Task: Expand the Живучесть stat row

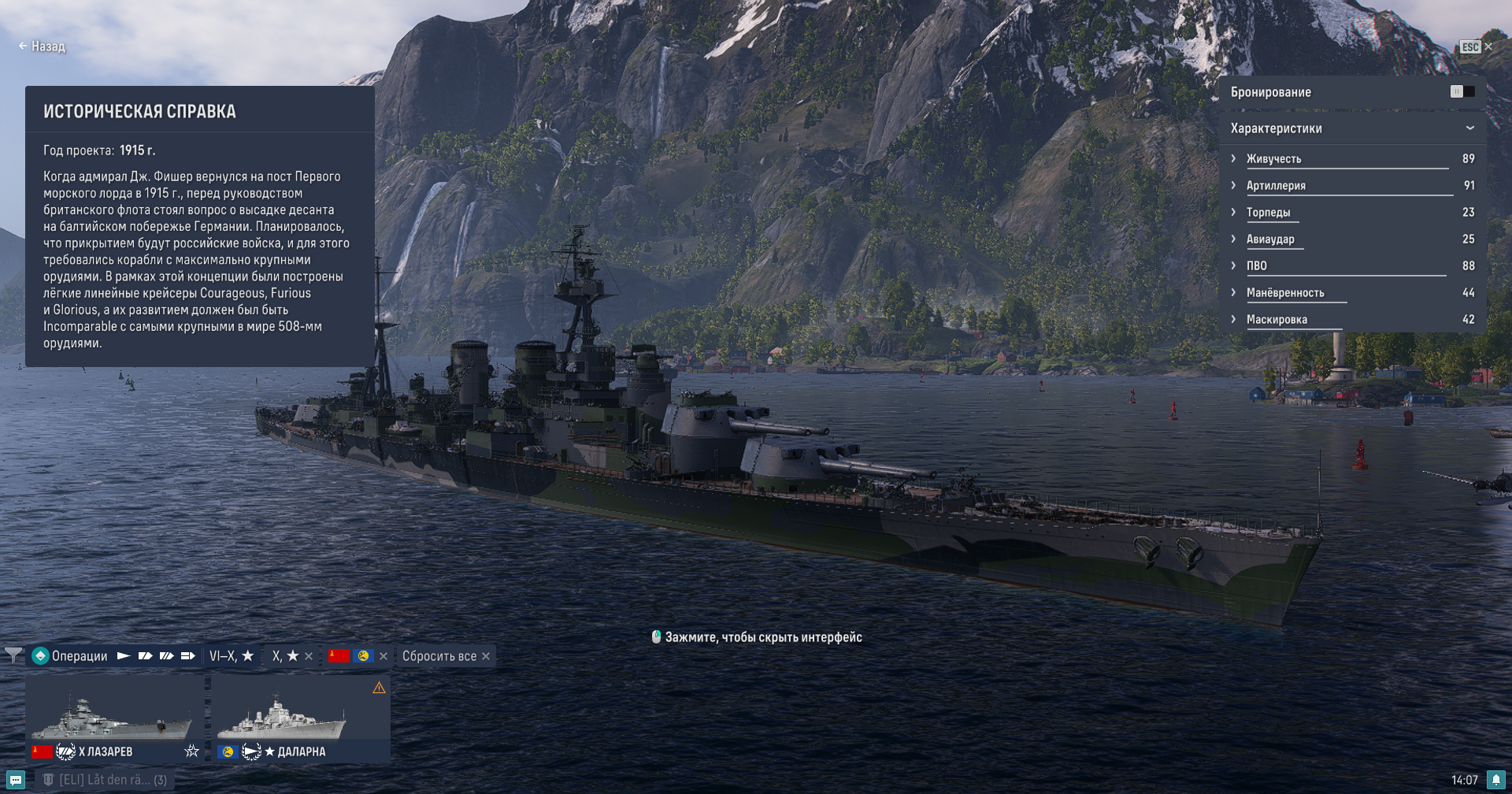Action: [x=1233, y=158]
